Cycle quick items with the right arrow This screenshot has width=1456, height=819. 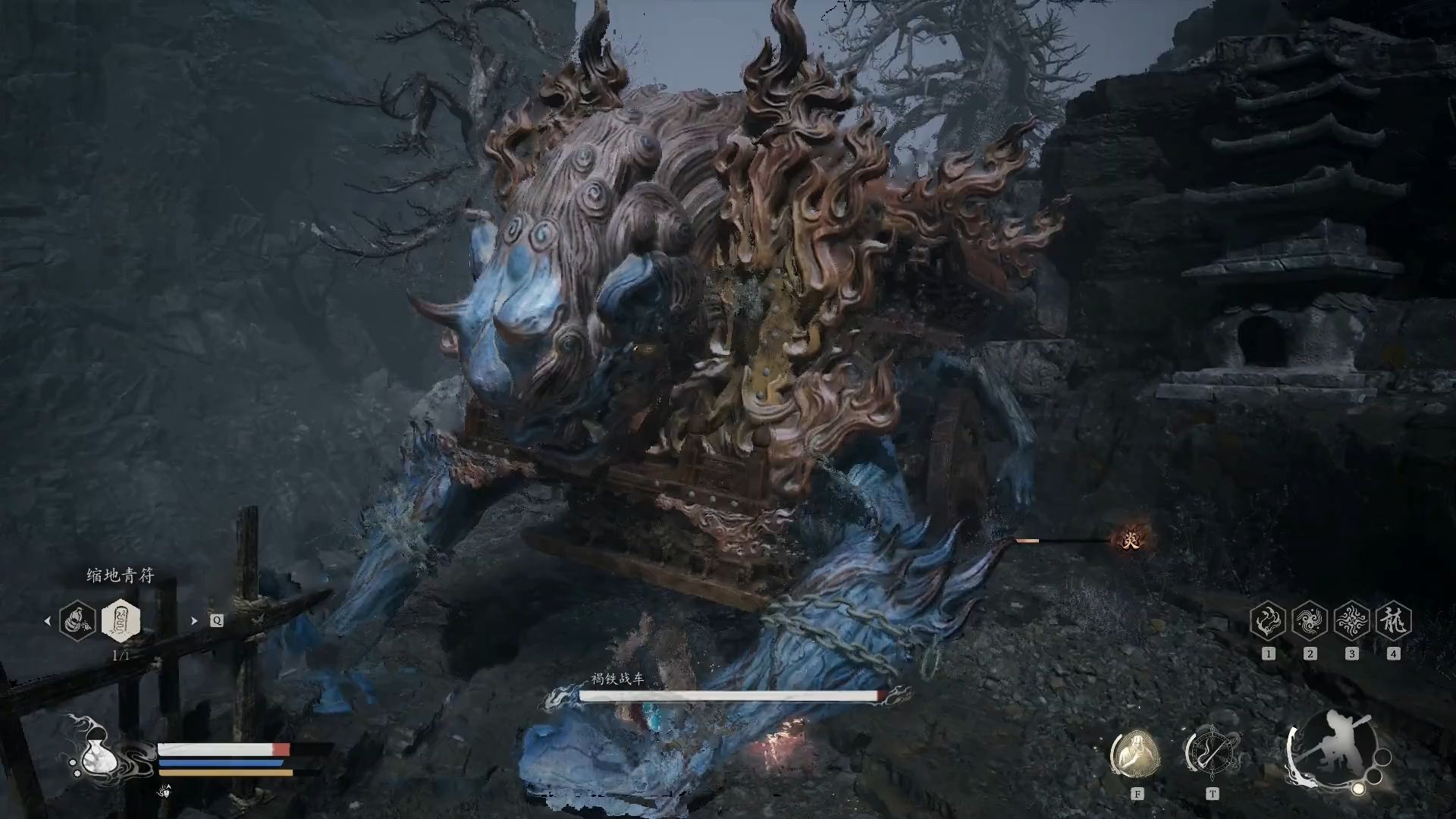[x=194, y=620]
